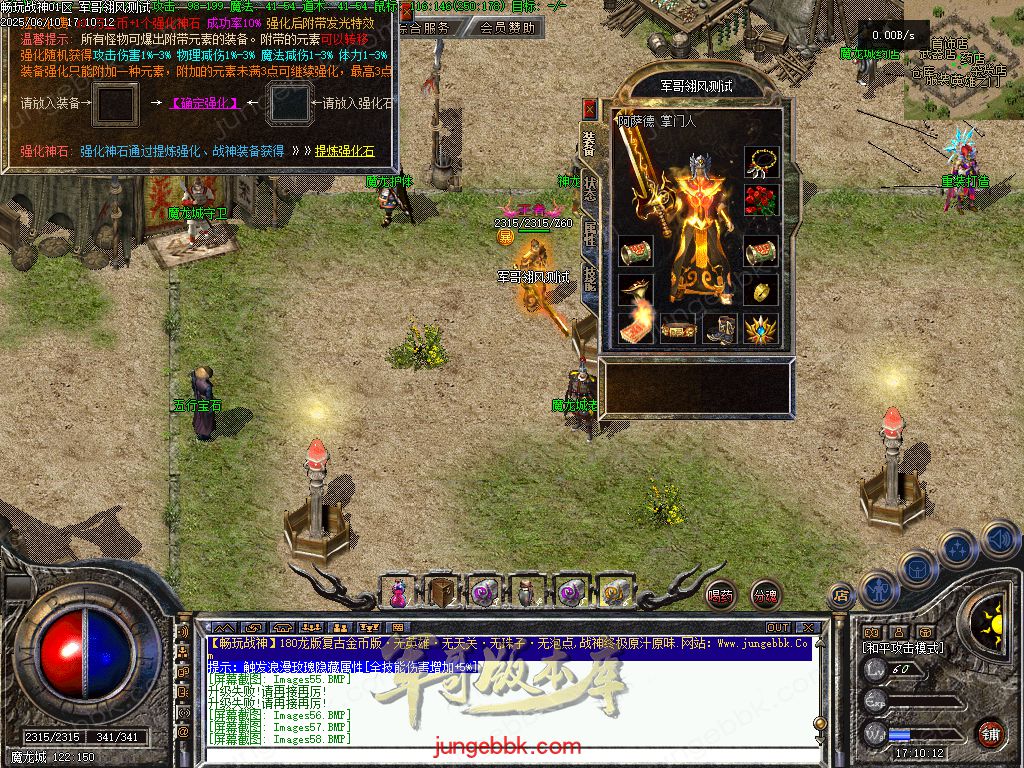This screenshot has width=1024, height=768.
Task: Click the red 铺 shop button
Action: click(x=990, y=733)
